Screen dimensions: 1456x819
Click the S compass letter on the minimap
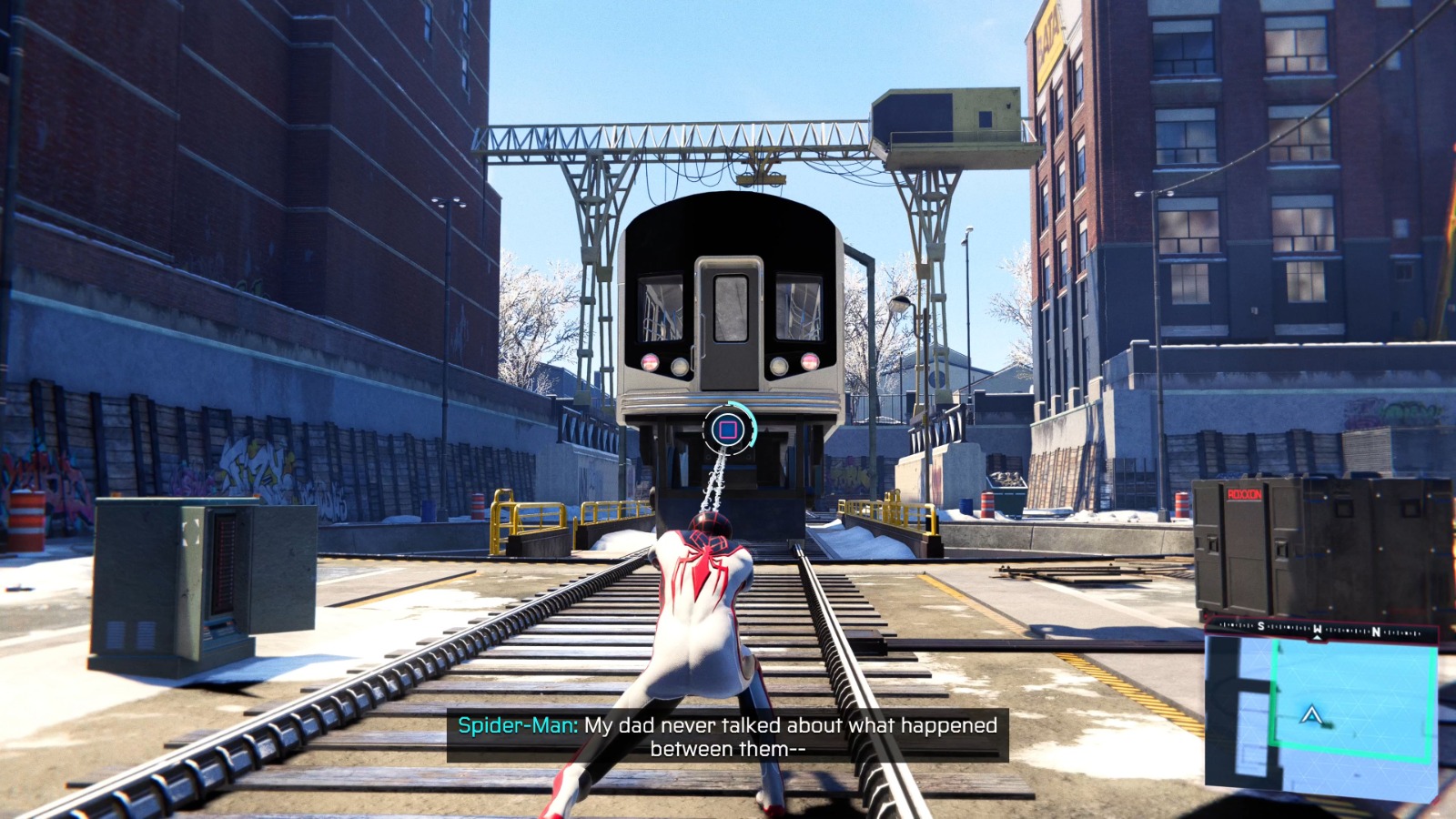(1260, 626)
